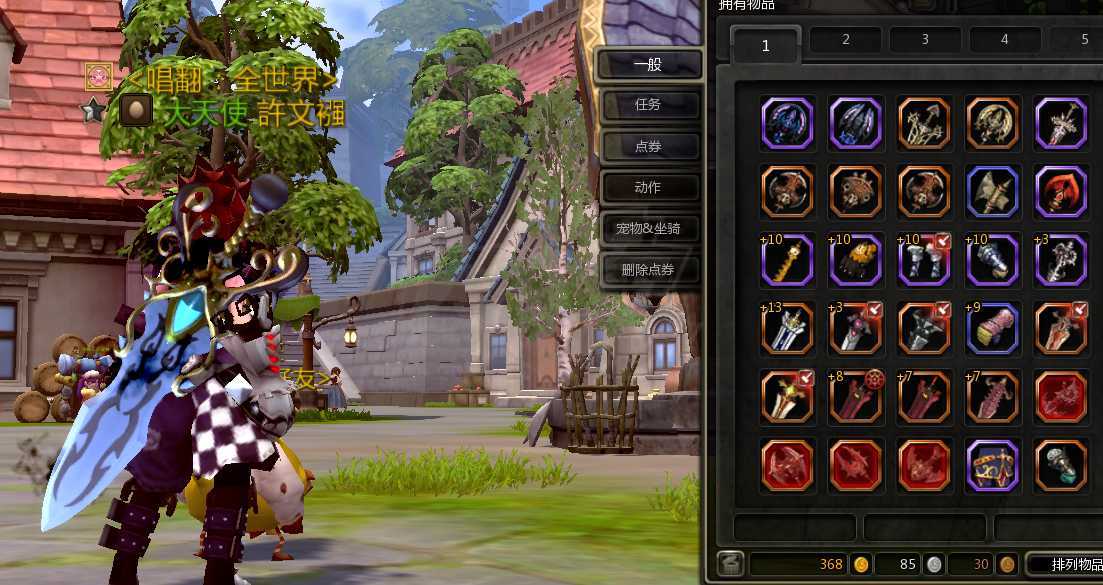Switch to inventory page 2
The image size is (1103, 585).
[845, 40]
